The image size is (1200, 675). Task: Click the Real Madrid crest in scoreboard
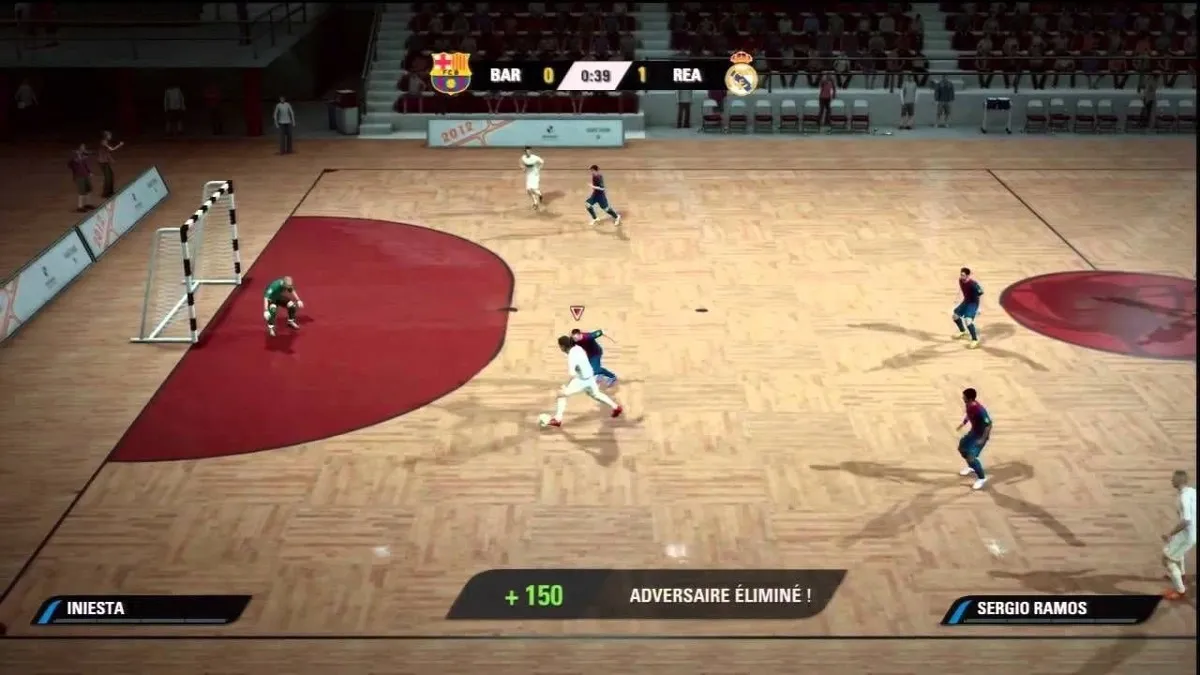pyautogui.click(x=741, y=74)
